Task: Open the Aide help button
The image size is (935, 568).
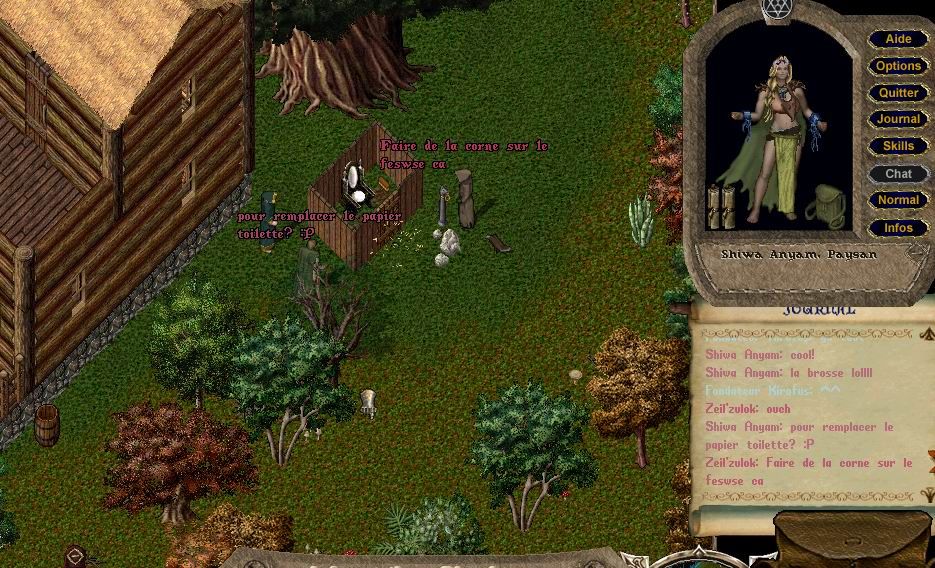Action: [x=898, y=39]
